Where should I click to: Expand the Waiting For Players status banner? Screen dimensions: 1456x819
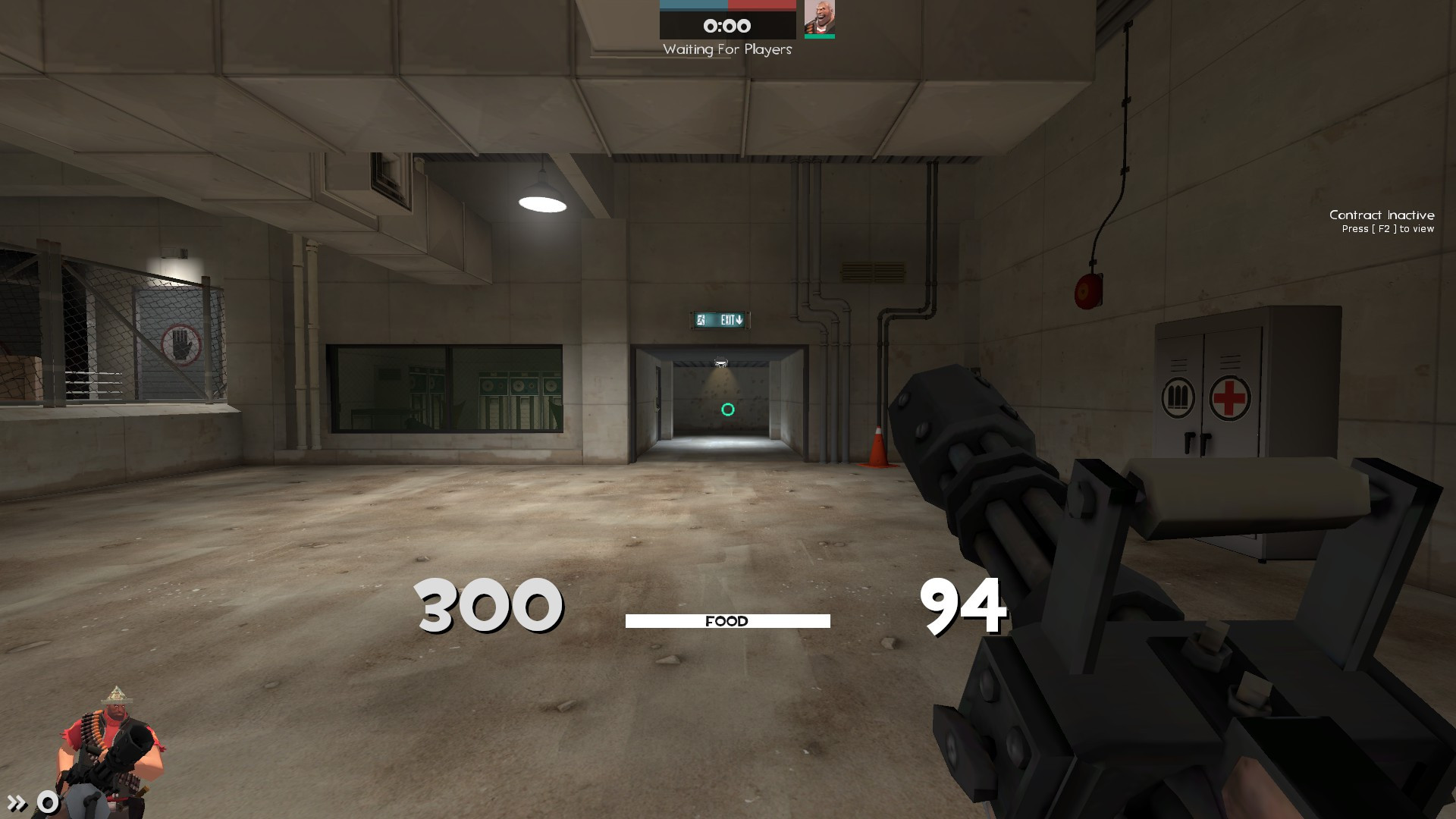(726, 50)
